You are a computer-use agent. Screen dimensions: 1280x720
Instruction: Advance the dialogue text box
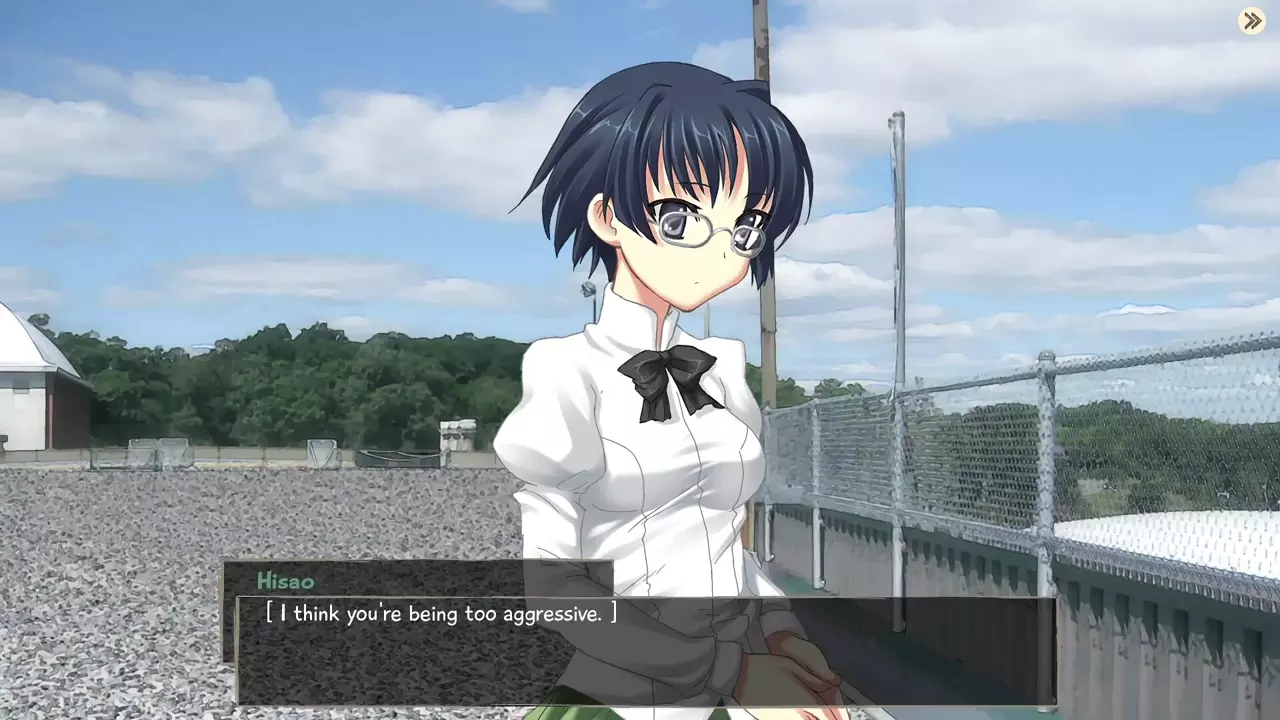click(x=645, y=651)
